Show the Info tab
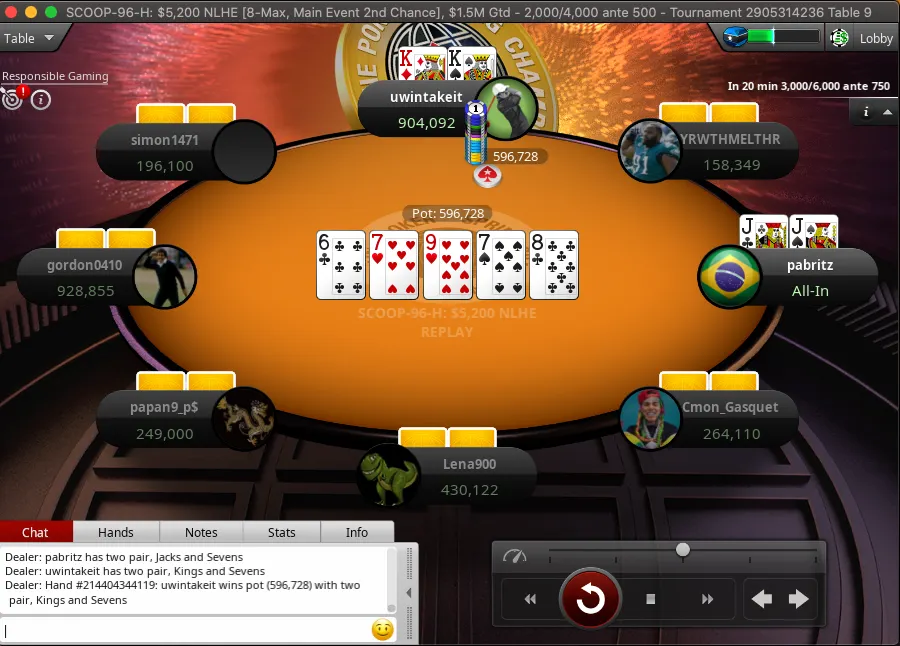This screenshot has width=900, height=646. coord(357,532)
